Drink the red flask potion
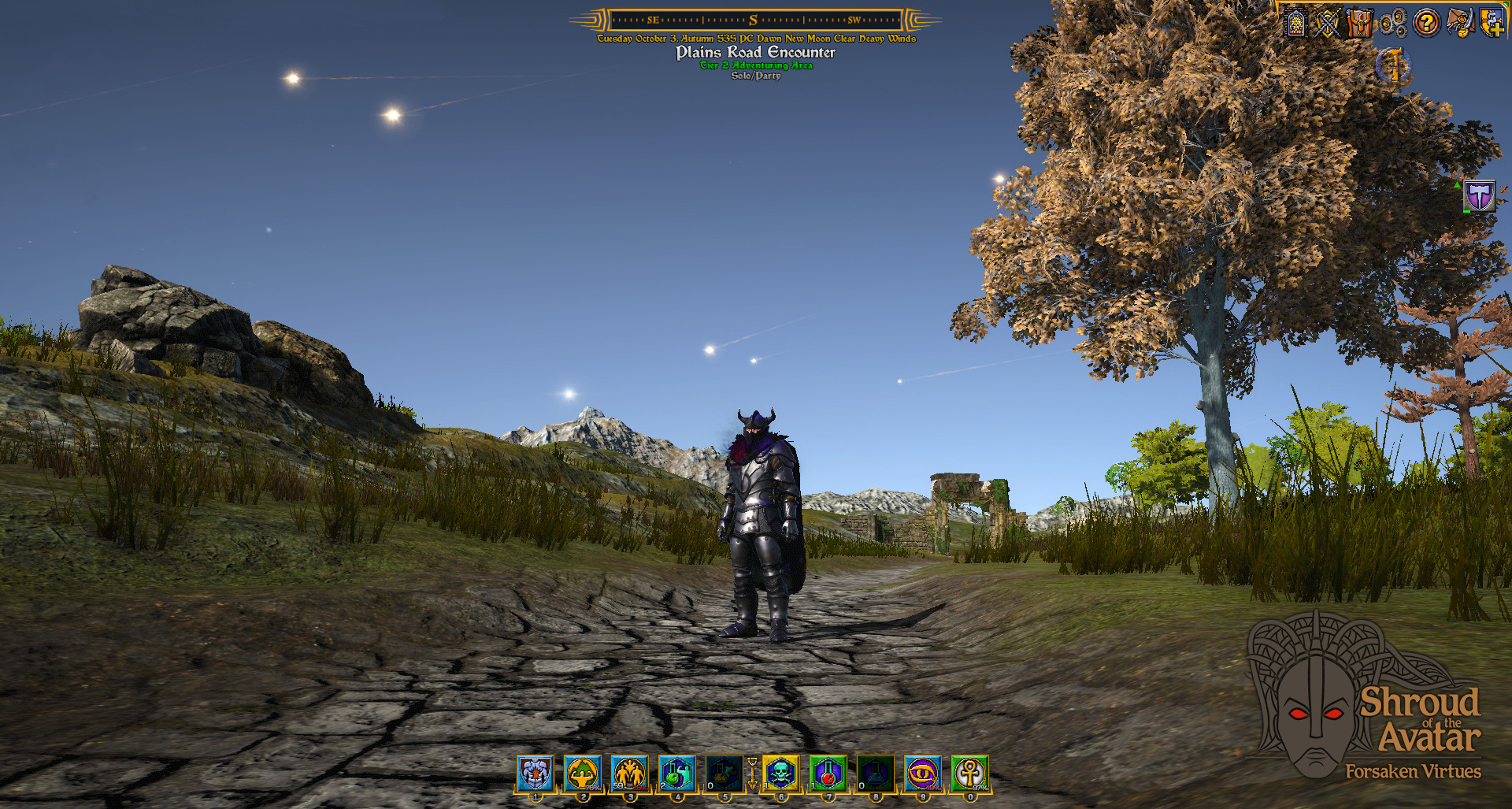 click(828, 774)
